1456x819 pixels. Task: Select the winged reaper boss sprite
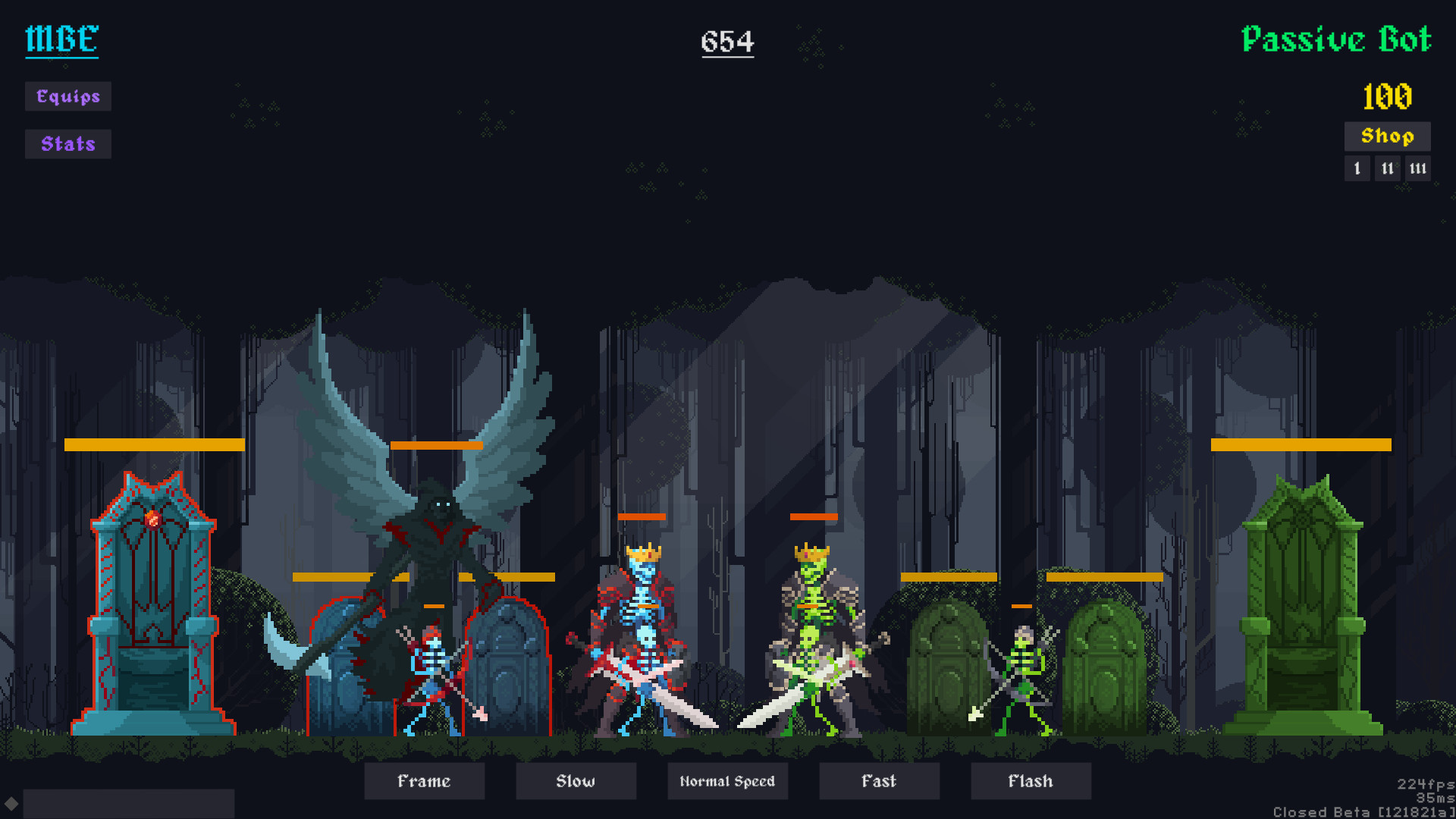click(x=436, y=531)
